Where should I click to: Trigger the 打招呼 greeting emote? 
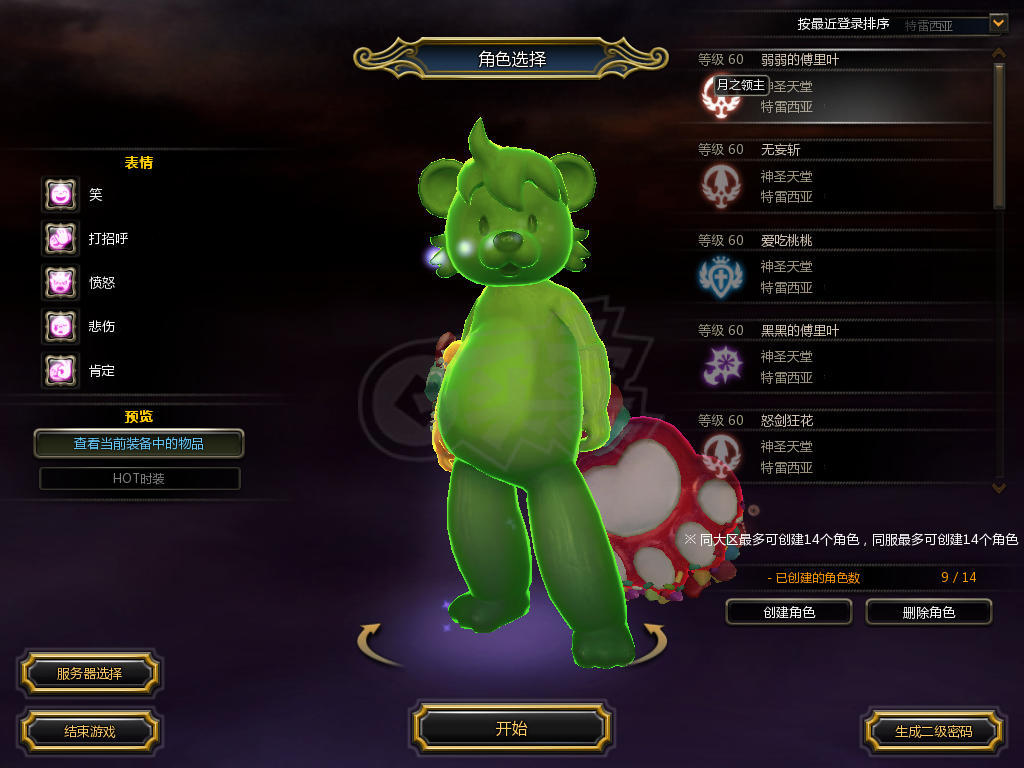click(x=60, y=238)
